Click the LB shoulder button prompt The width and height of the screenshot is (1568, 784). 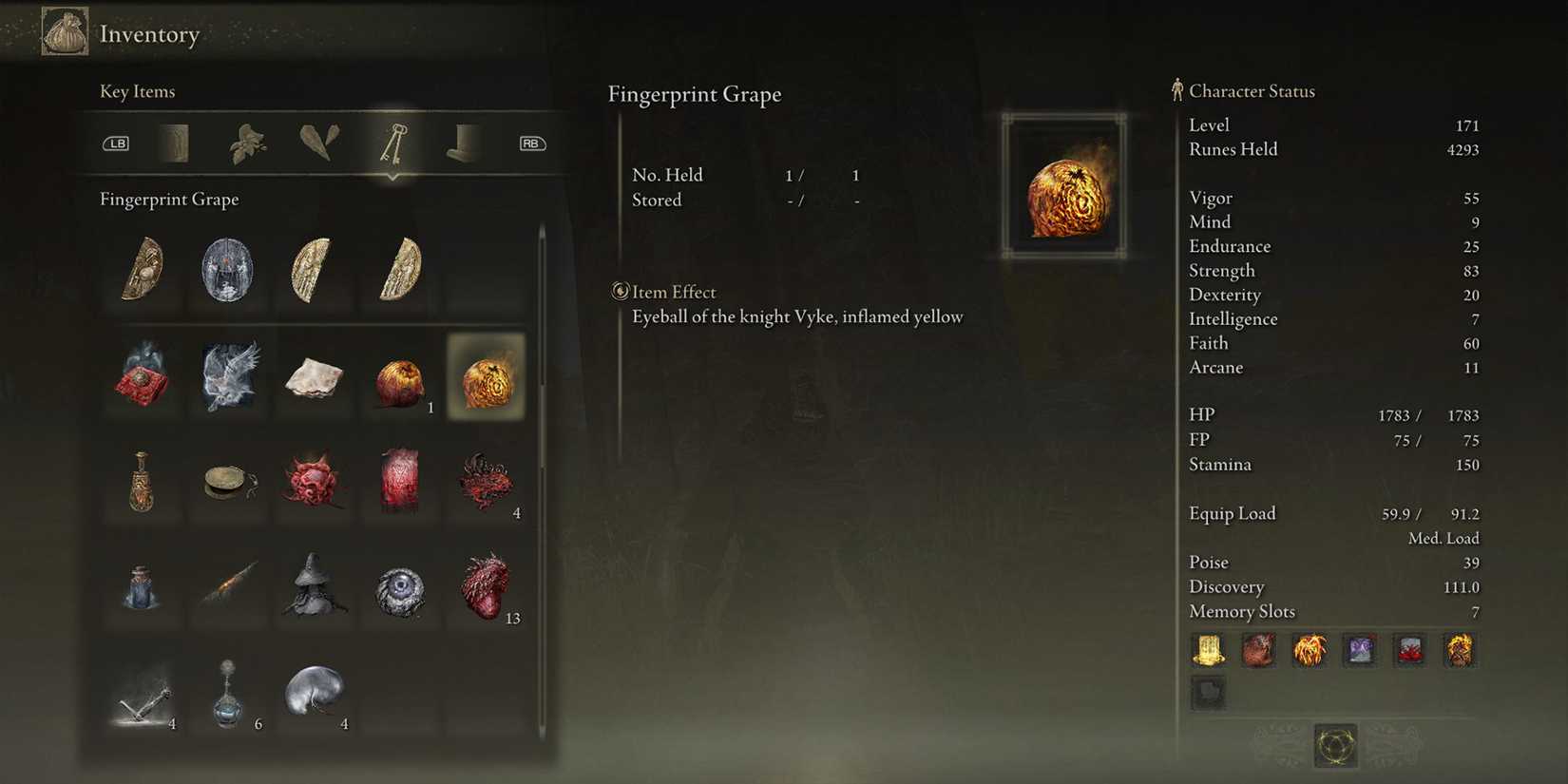(x=116, y=143)
